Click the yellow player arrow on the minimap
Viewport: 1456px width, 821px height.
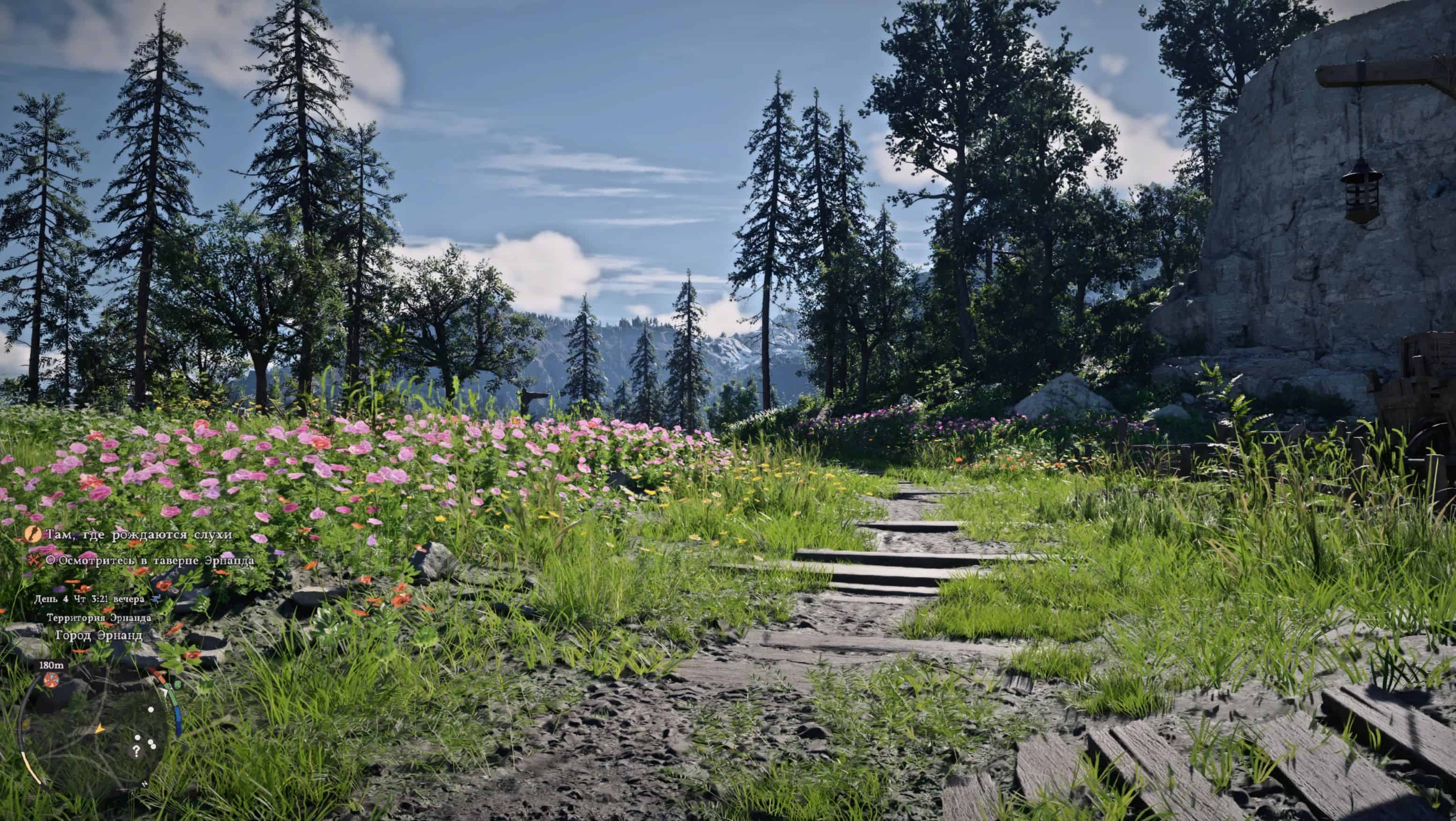coord(99,728)
